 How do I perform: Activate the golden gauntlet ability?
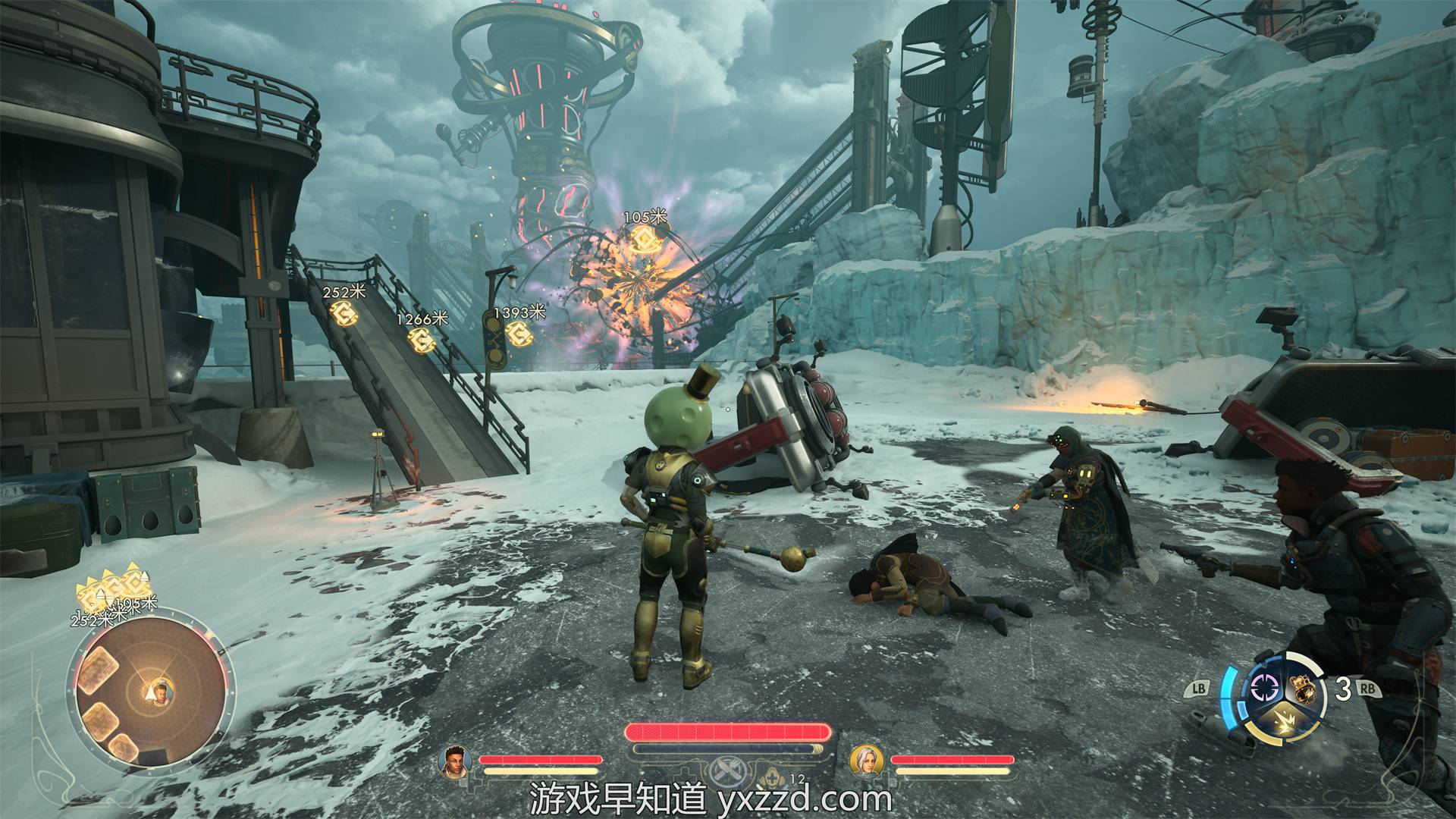[1303, 689]
